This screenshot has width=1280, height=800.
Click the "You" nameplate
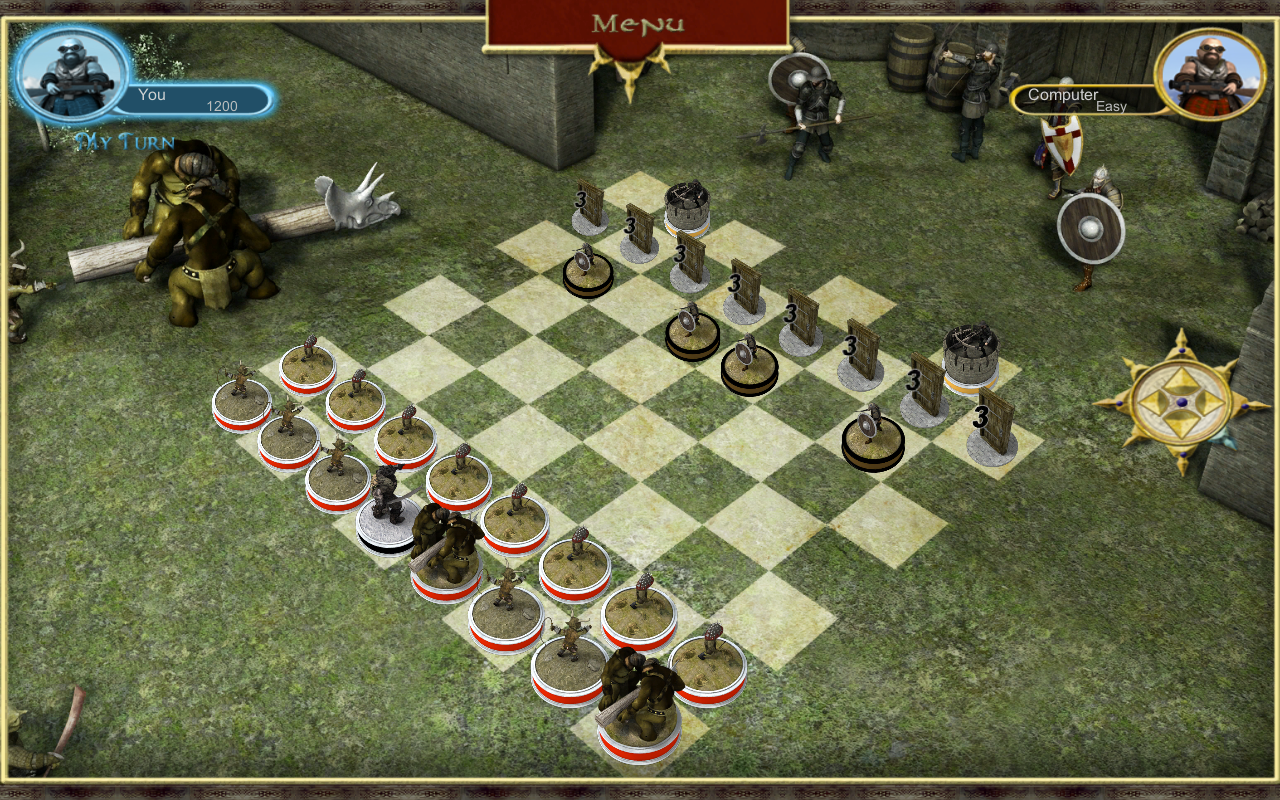click(152, 95)
